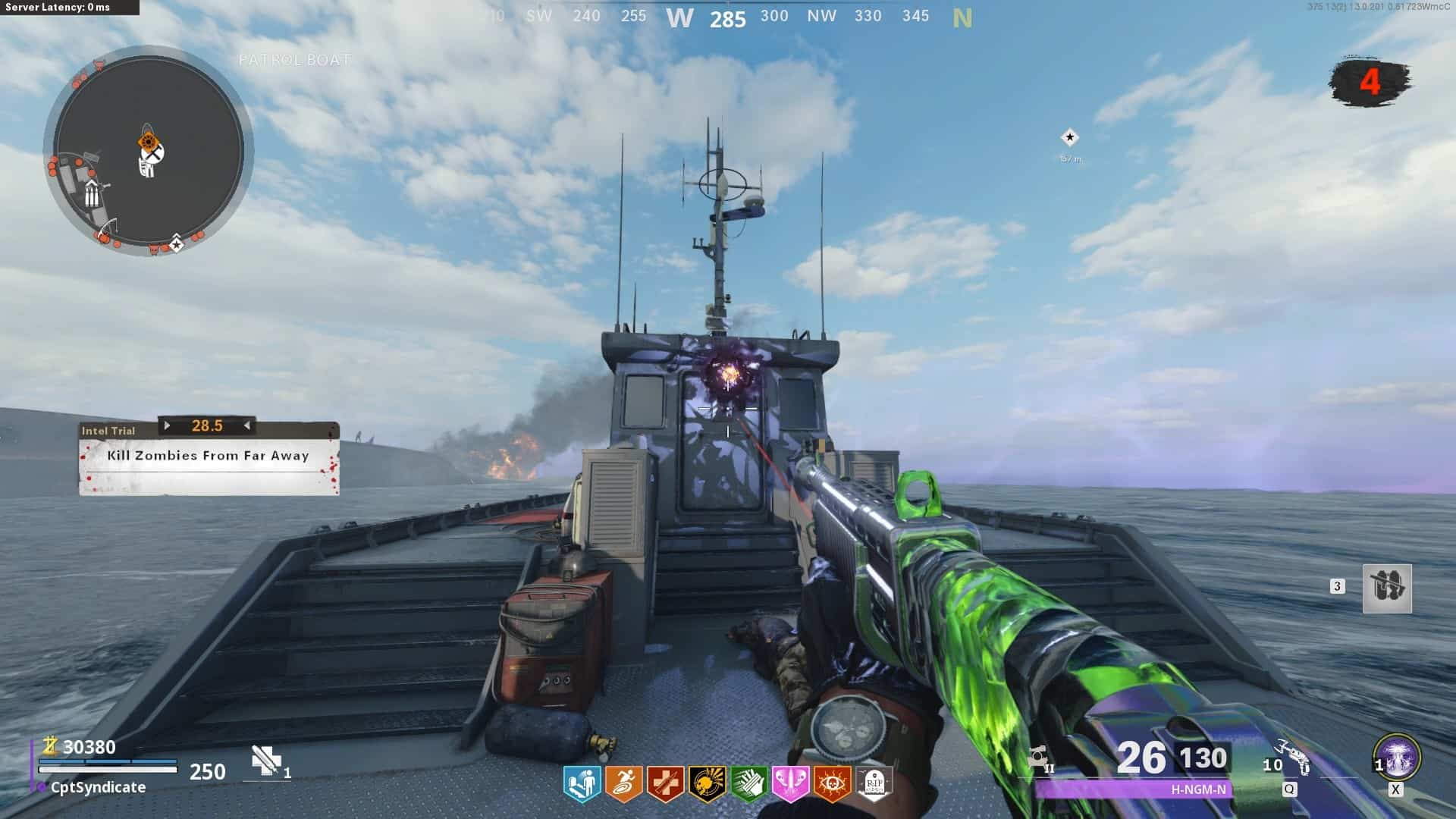Activate the purple field upgrade ability
The width and height of the screenshot is (1456, 819).
[x=1397, y=758]
